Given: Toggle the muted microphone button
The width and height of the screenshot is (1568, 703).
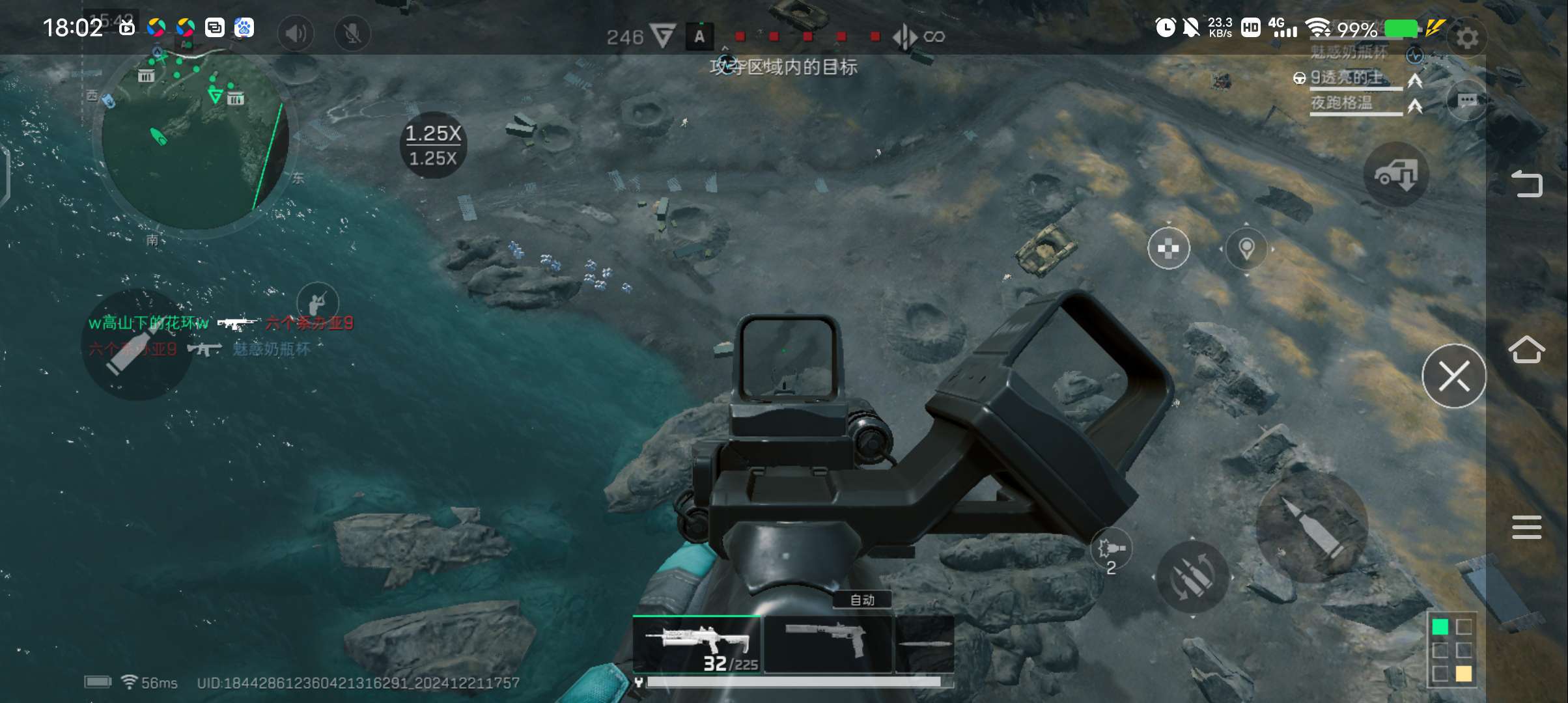Looking at the screenshot, I should pyautogui.click(x=352, y=33).
